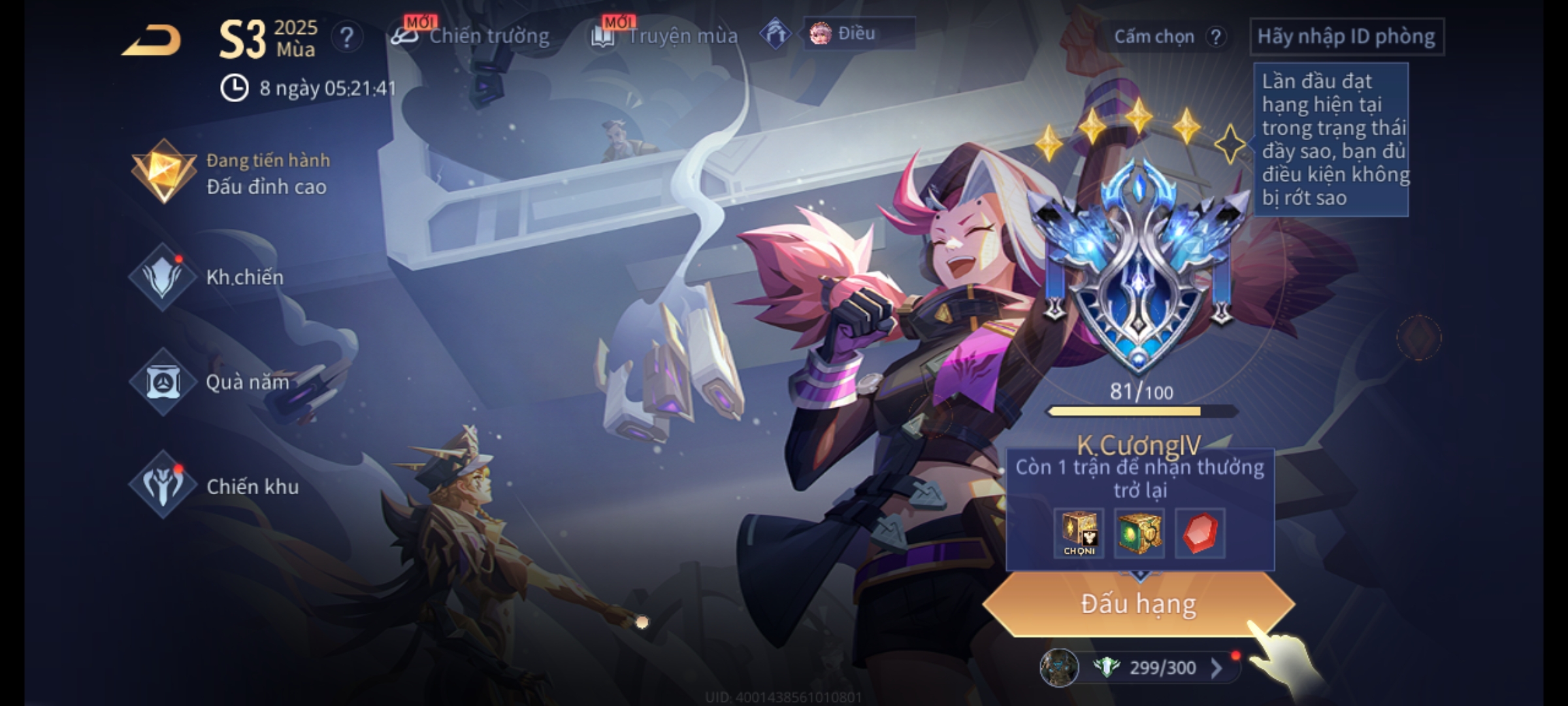Viewport: 1568px width, 706px height.
Task: Open Truyện mùa season story
Action: pos(666,36)
